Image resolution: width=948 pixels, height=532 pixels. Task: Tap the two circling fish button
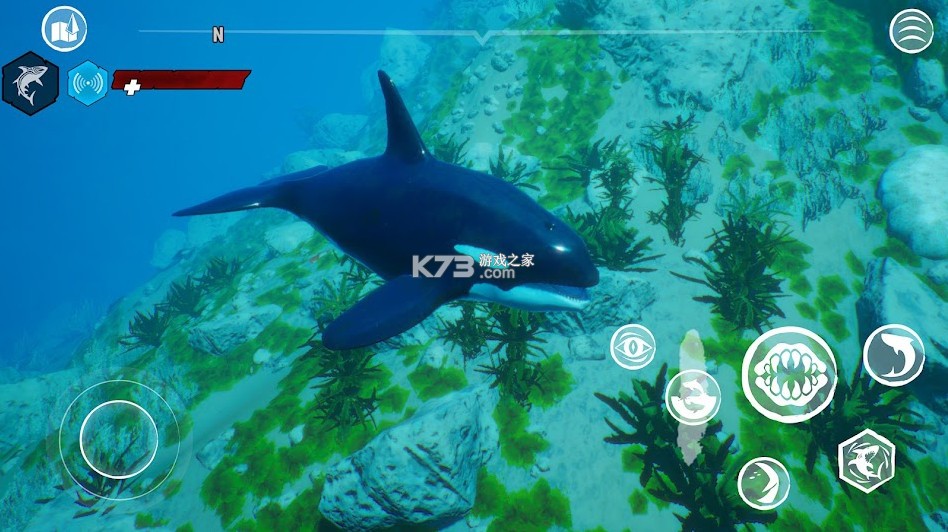pyautogui.click(x=692, y=397)
